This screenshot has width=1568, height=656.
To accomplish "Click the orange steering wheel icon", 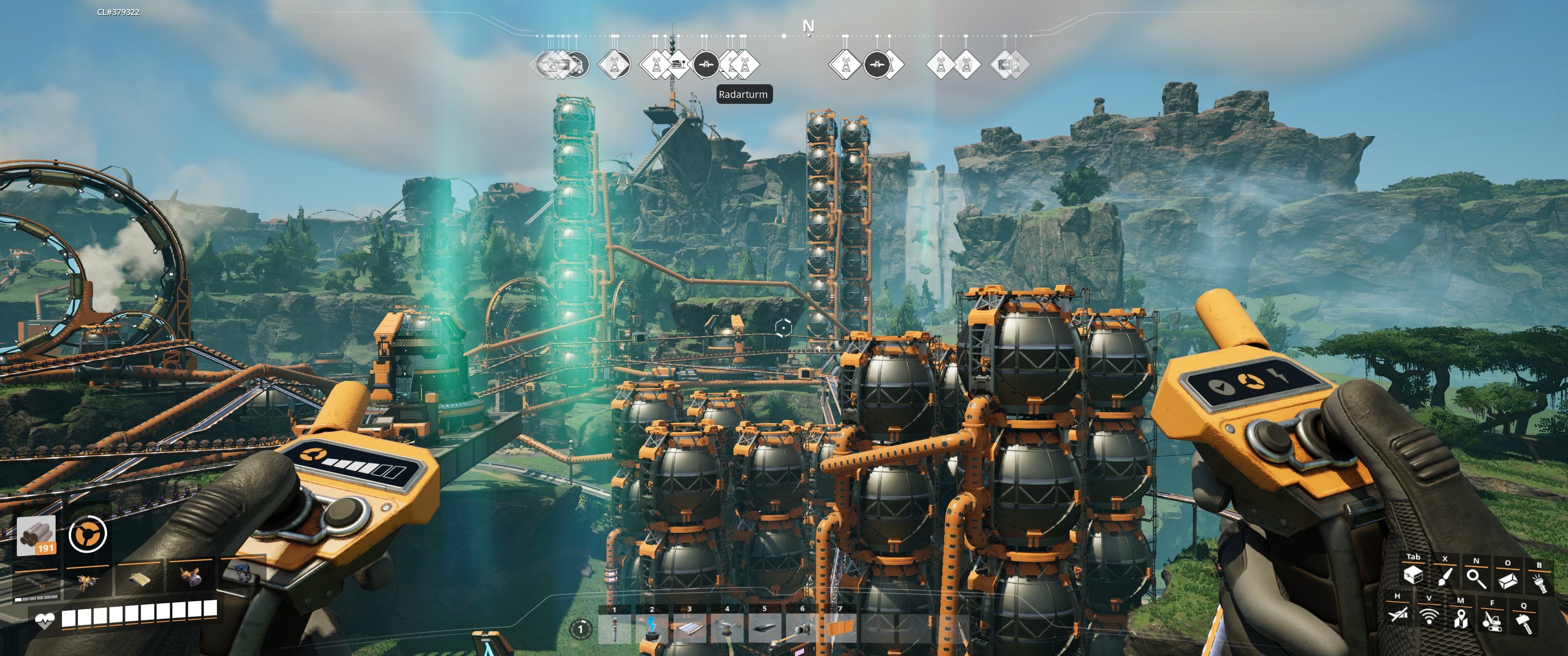I will 88,534.
